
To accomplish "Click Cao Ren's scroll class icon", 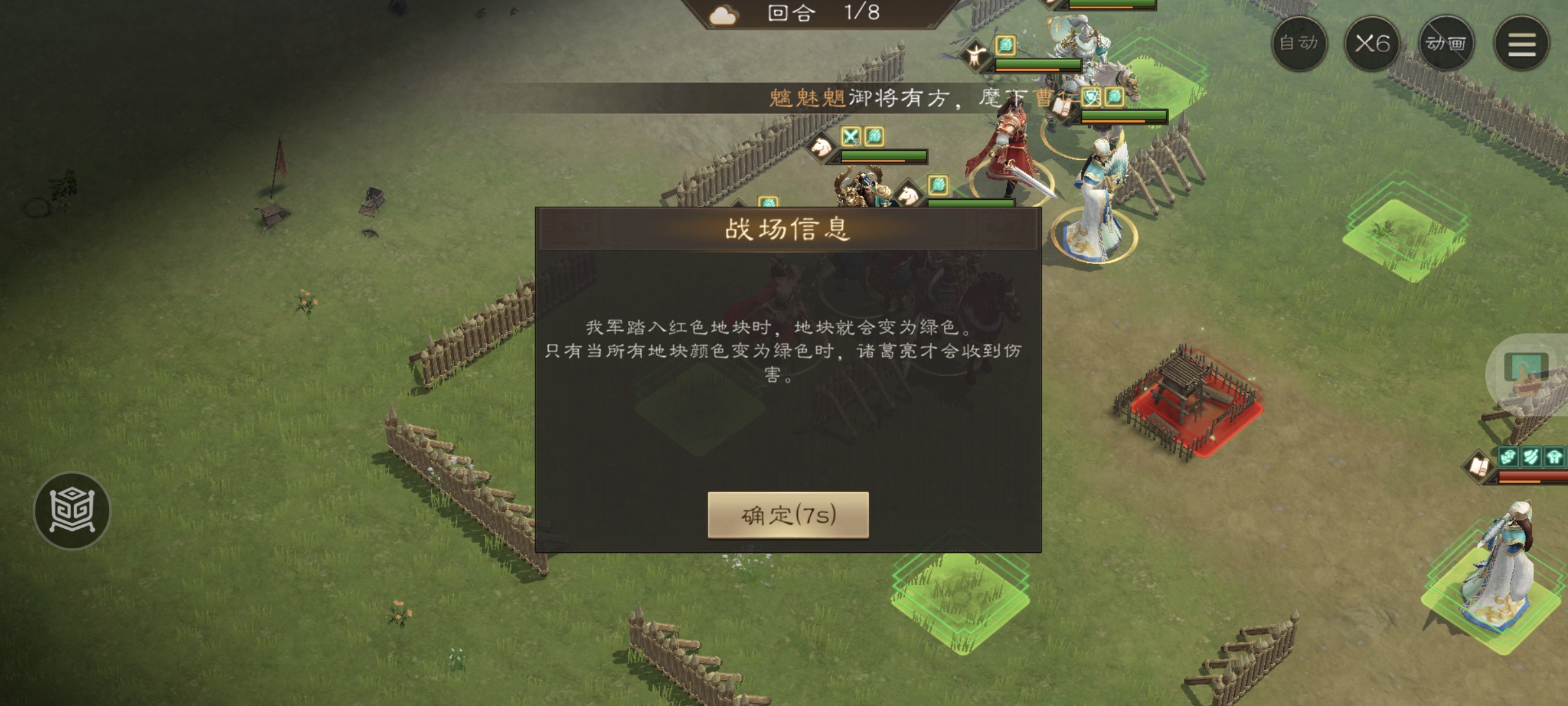I will (x=1061, y=105).
